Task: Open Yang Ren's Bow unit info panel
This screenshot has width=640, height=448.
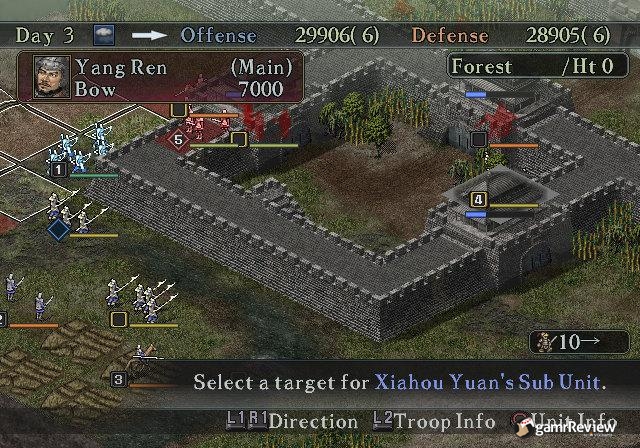Action: [160, 78]
